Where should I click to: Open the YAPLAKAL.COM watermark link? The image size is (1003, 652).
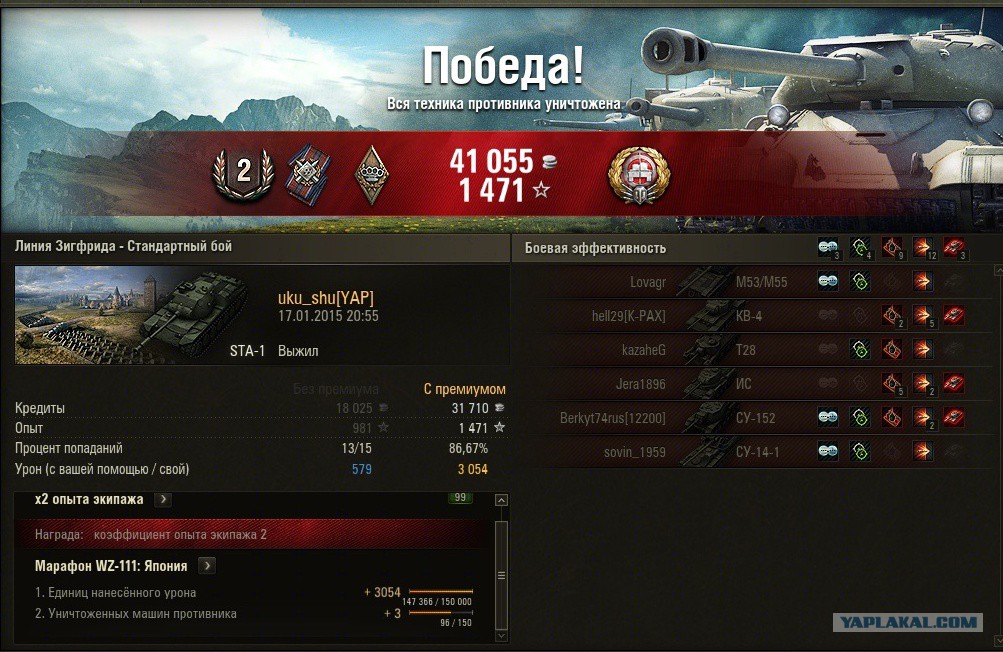907,622
